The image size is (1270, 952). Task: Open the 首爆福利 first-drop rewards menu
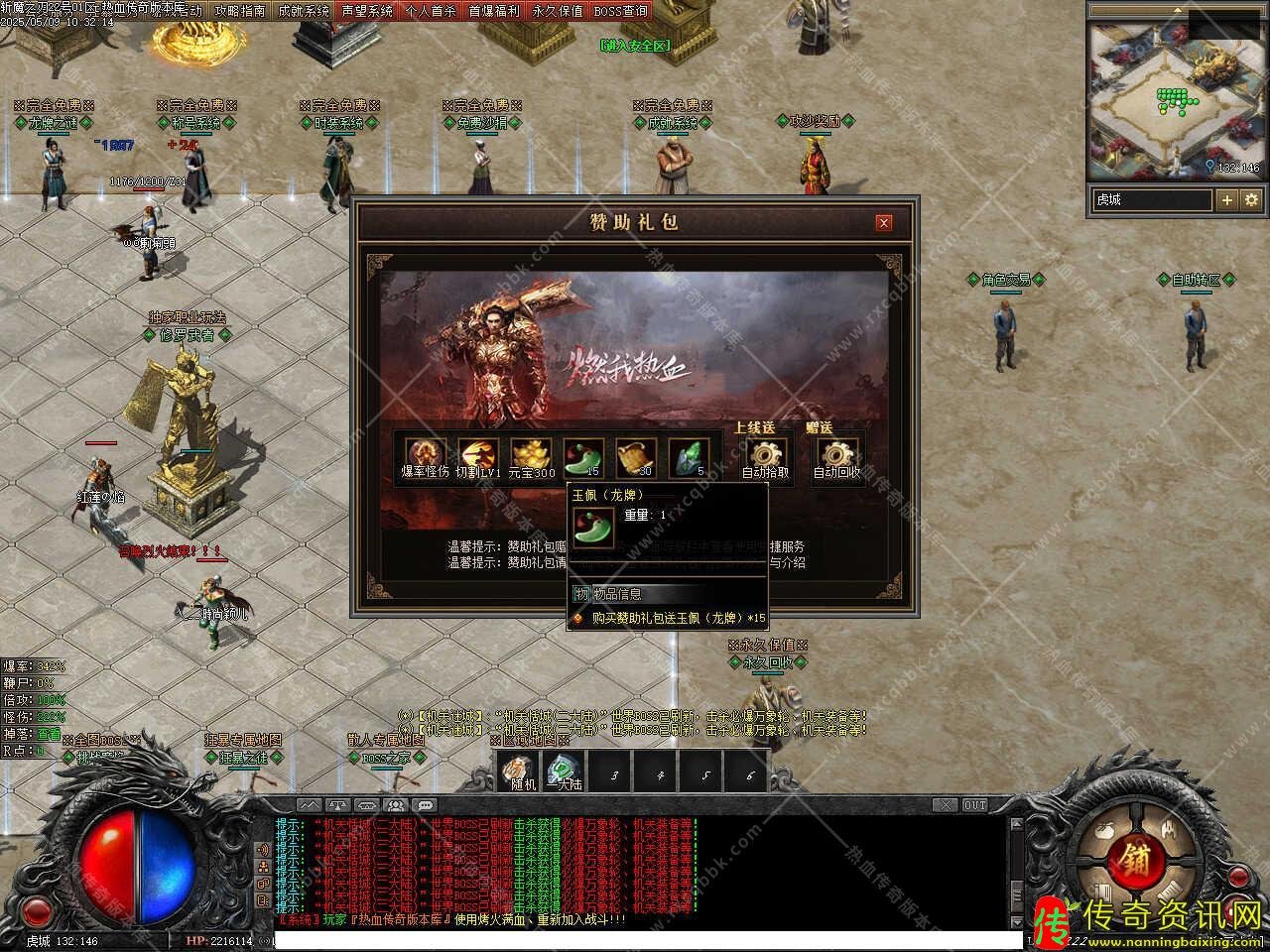pos(494,11)
